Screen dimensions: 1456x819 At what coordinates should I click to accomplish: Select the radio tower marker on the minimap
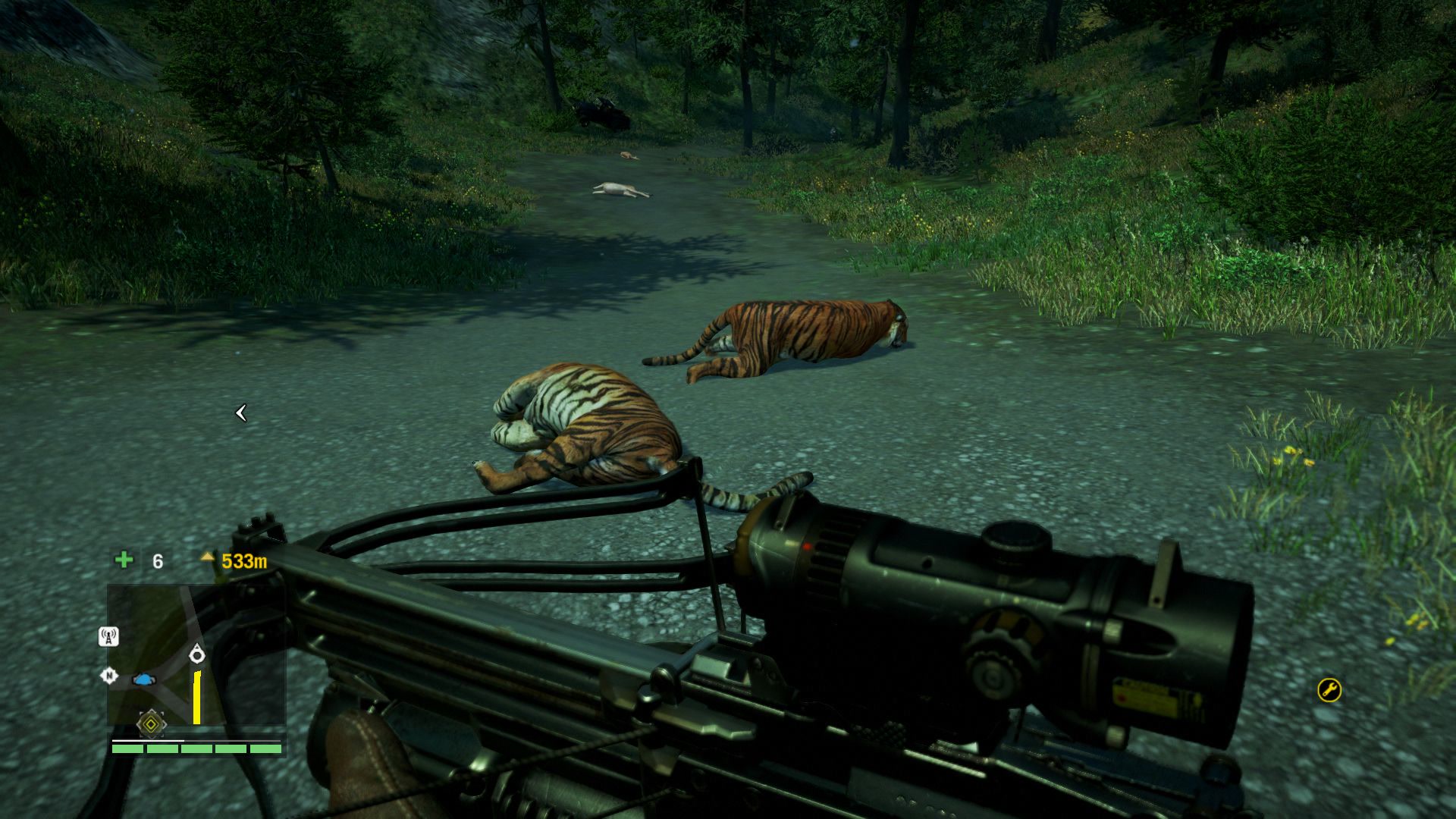pos(109,636)
